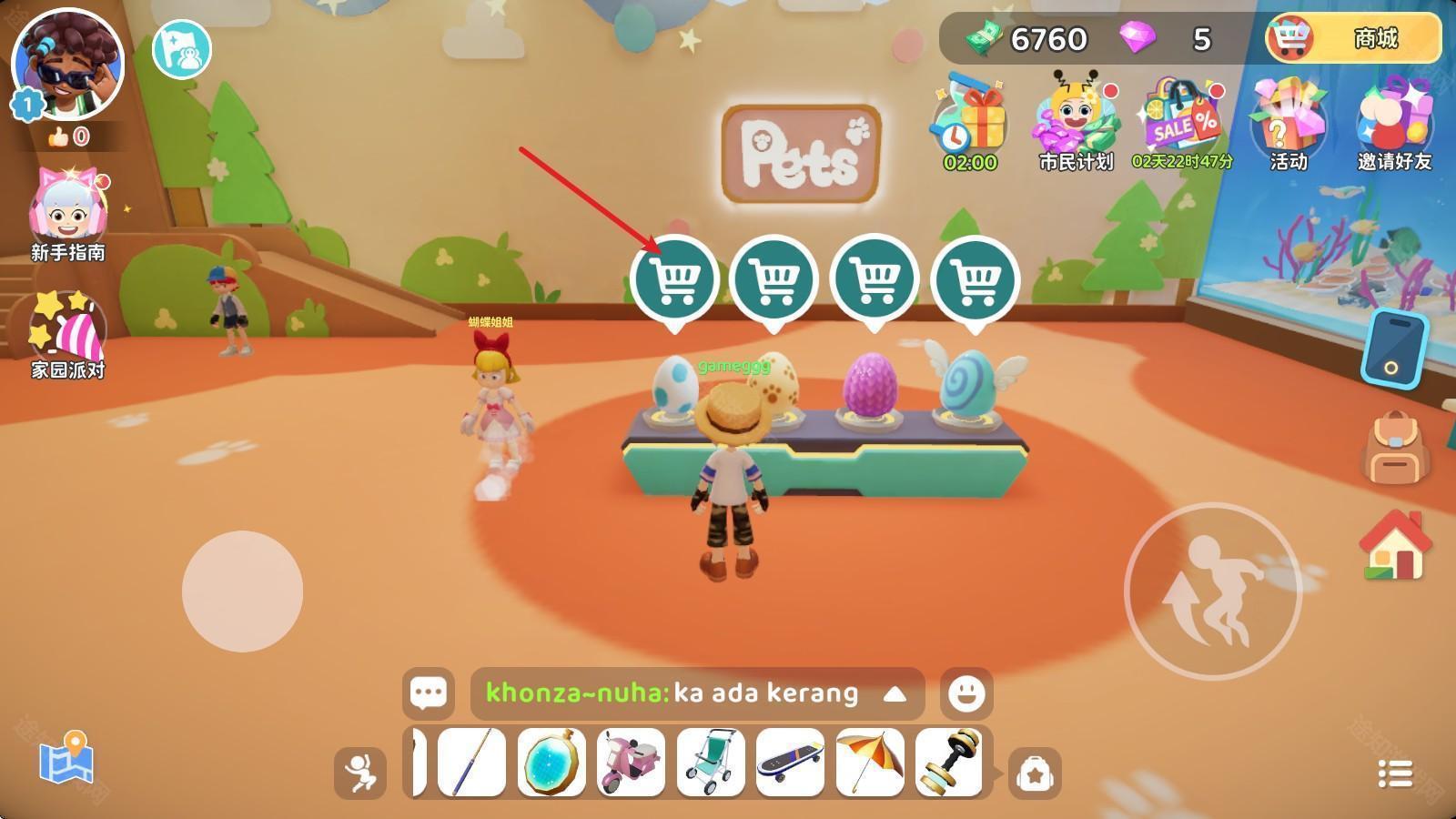Open the 商城 shop
1456x819 pixels.
pos(1353,39)
